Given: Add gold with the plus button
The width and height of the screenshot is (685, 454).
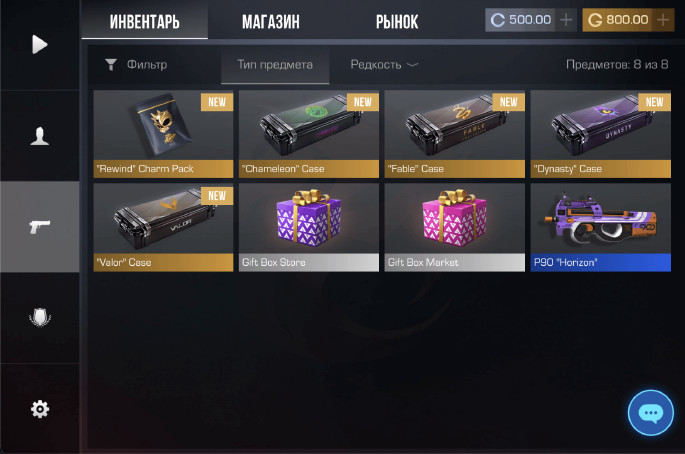Looking at the screenshot, I should tap(664, 20).
